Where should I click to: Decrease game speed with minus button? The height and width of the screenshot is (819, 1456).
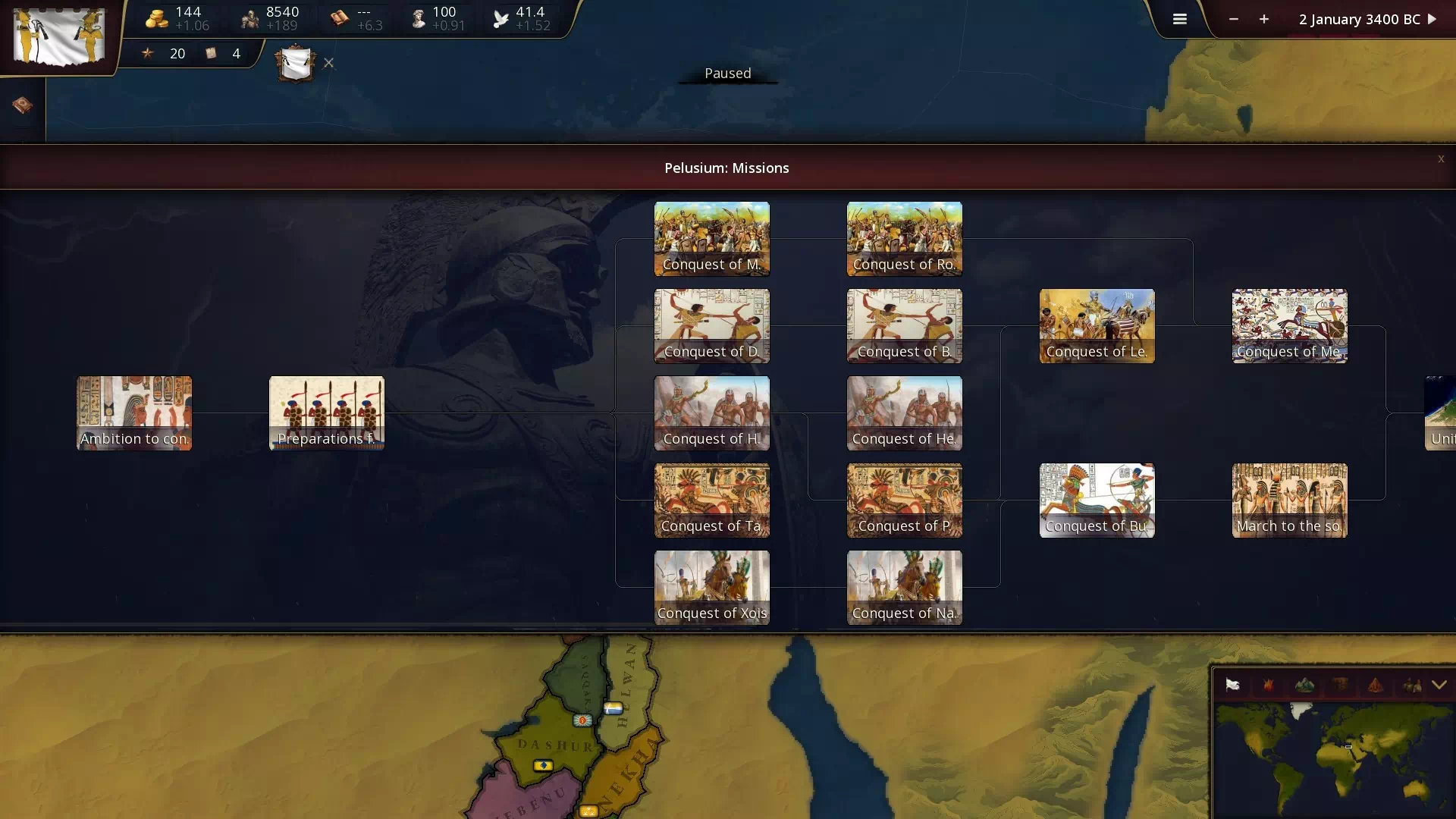(x=1234, y=20)
